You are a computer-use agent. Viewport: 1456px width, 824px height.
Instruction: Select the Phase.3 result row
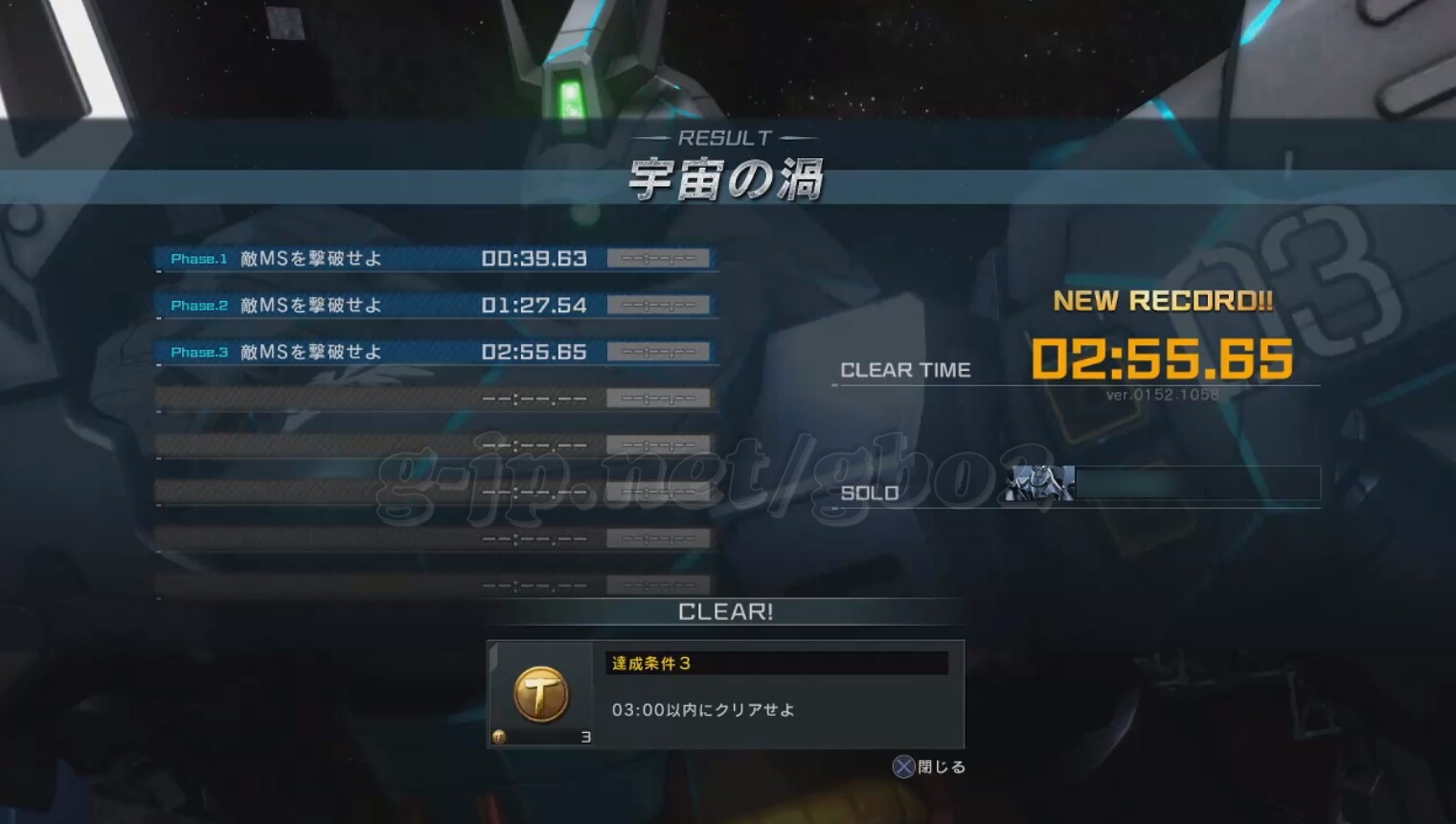(x=436, y=353)
